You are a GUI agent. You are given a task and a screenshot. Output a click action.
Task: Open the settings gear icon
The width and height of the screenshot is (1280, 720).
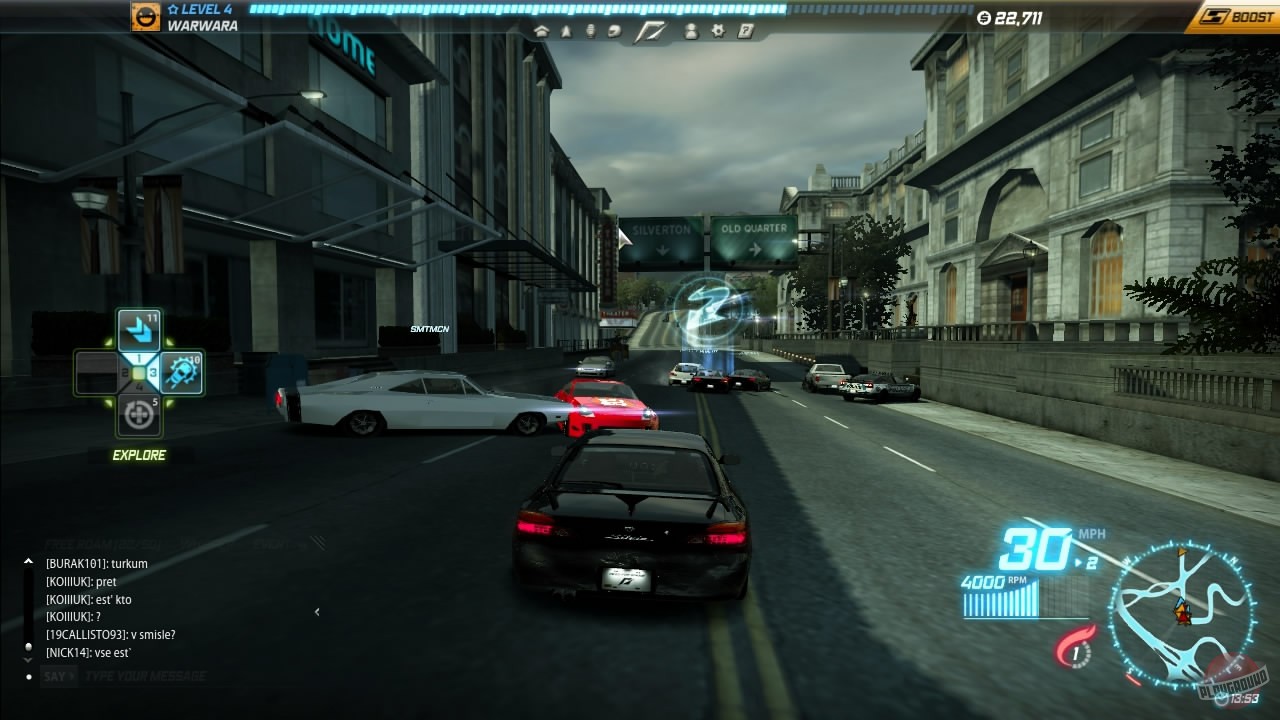click(718, 32)
